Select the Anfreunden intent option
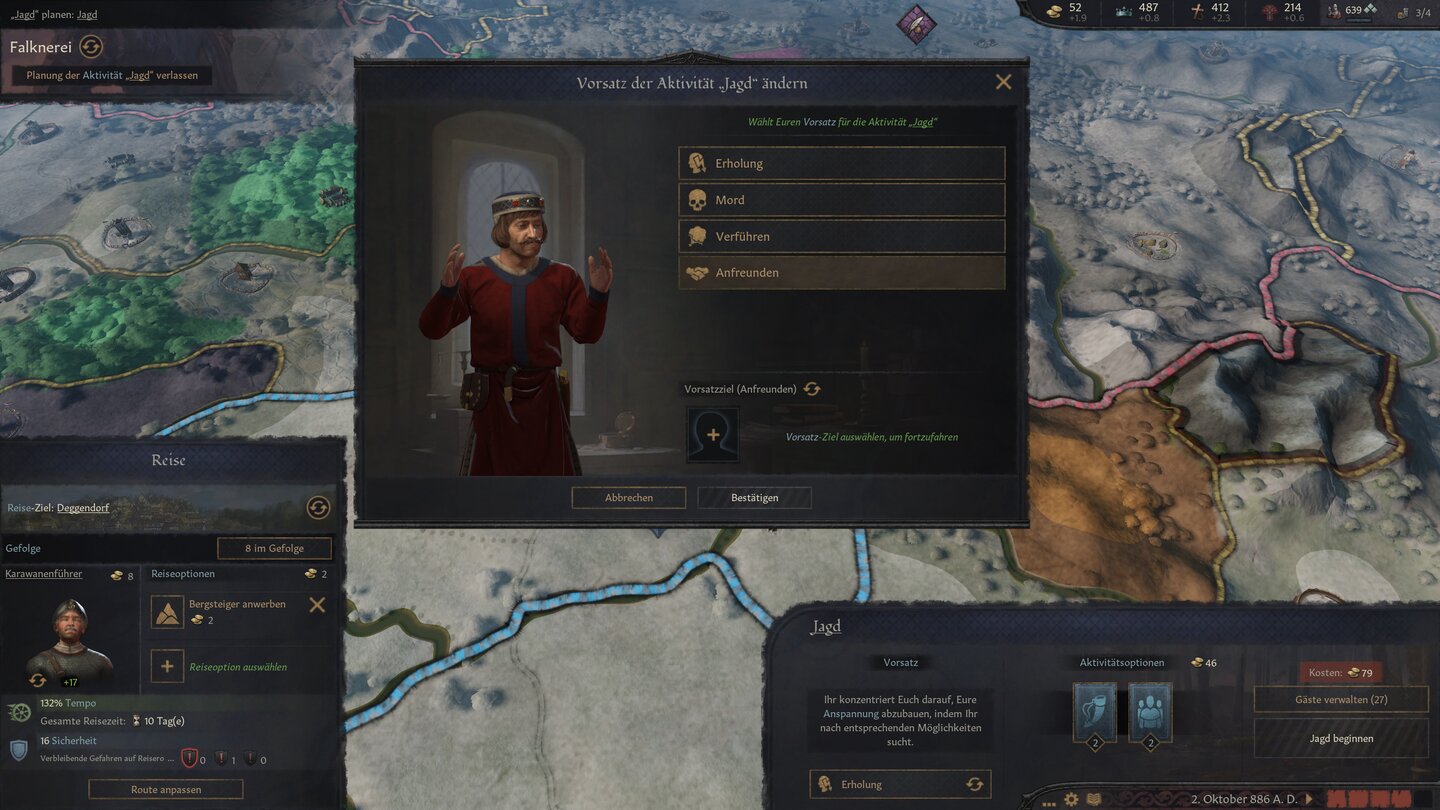This screenshot has height=810, width=1440. 841,273
